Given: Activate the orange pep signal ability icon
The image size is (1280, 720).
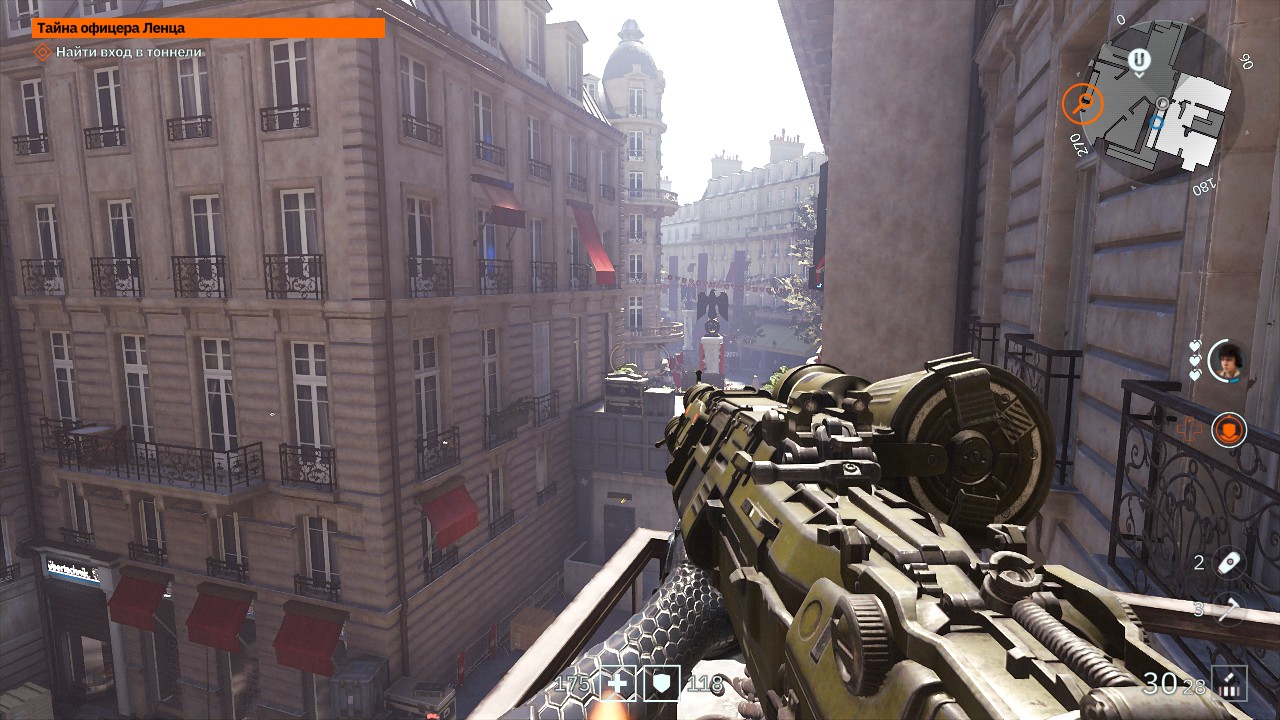Looking at the screenshot, I should coord(1228,430).
